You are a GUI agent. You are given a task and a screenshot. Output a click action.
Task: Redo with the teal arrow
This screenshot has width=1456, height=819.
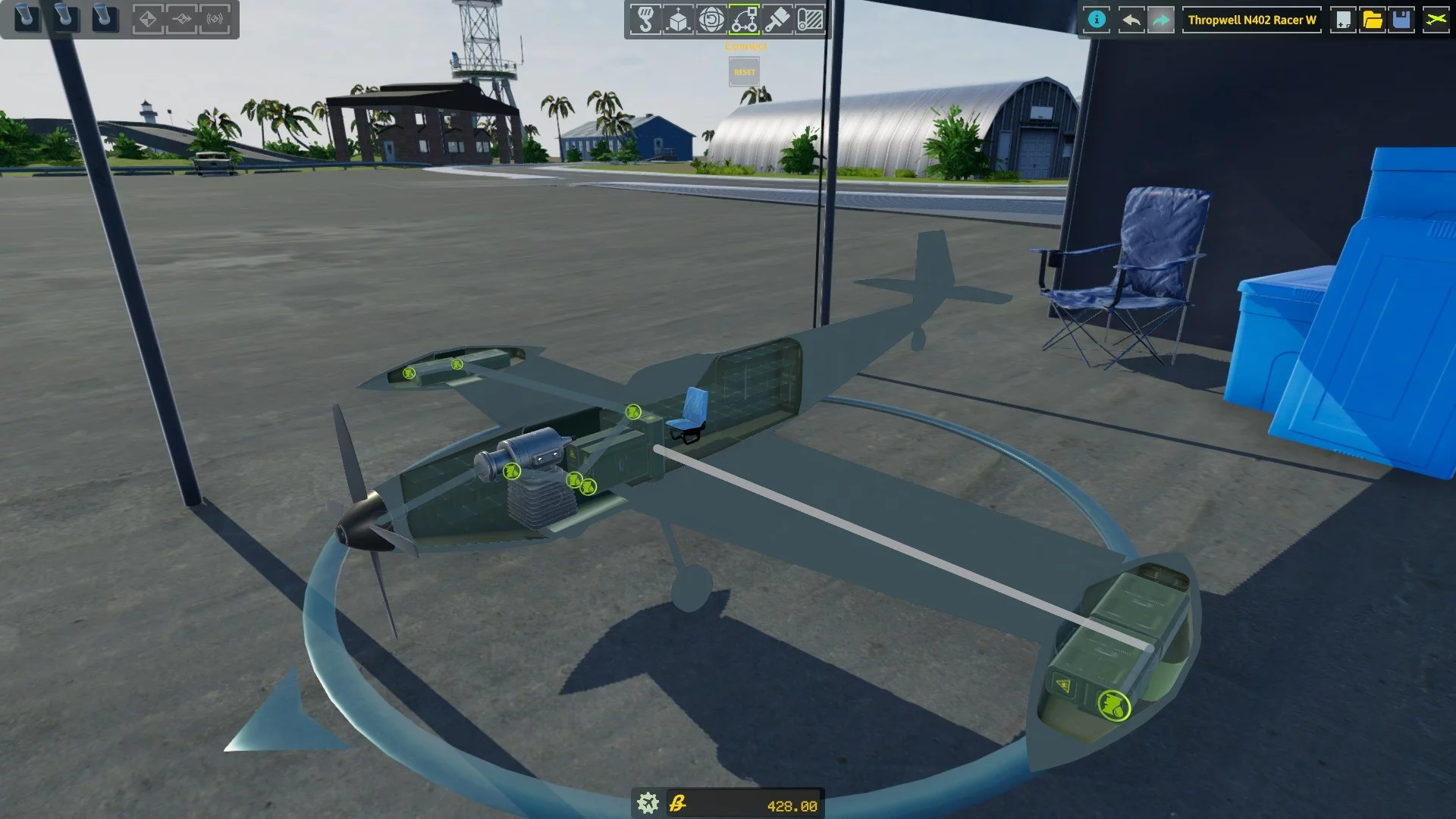(x=1161, y=20)
